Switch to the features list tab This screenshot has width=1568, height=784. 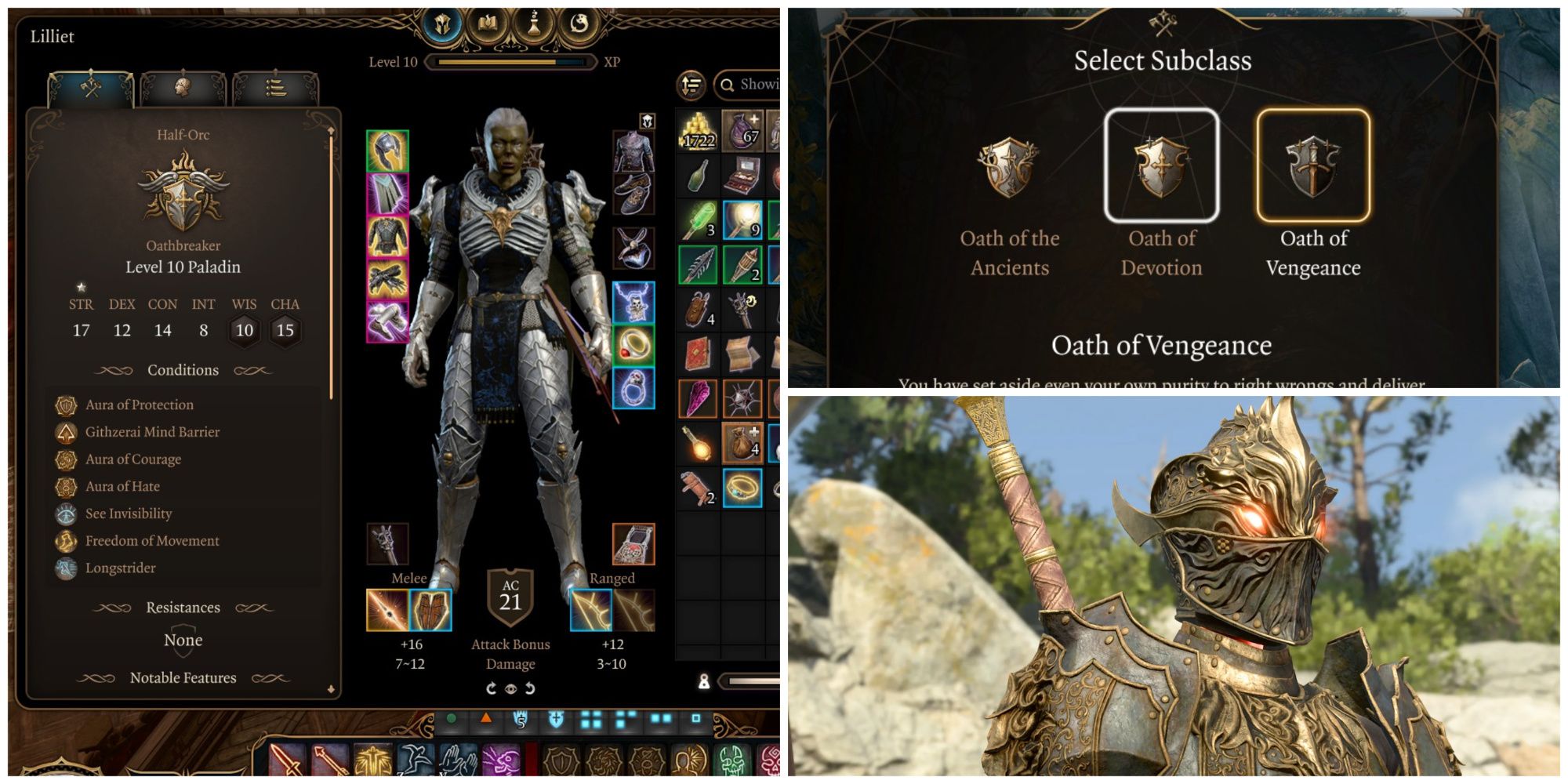[x=276, y=85]
